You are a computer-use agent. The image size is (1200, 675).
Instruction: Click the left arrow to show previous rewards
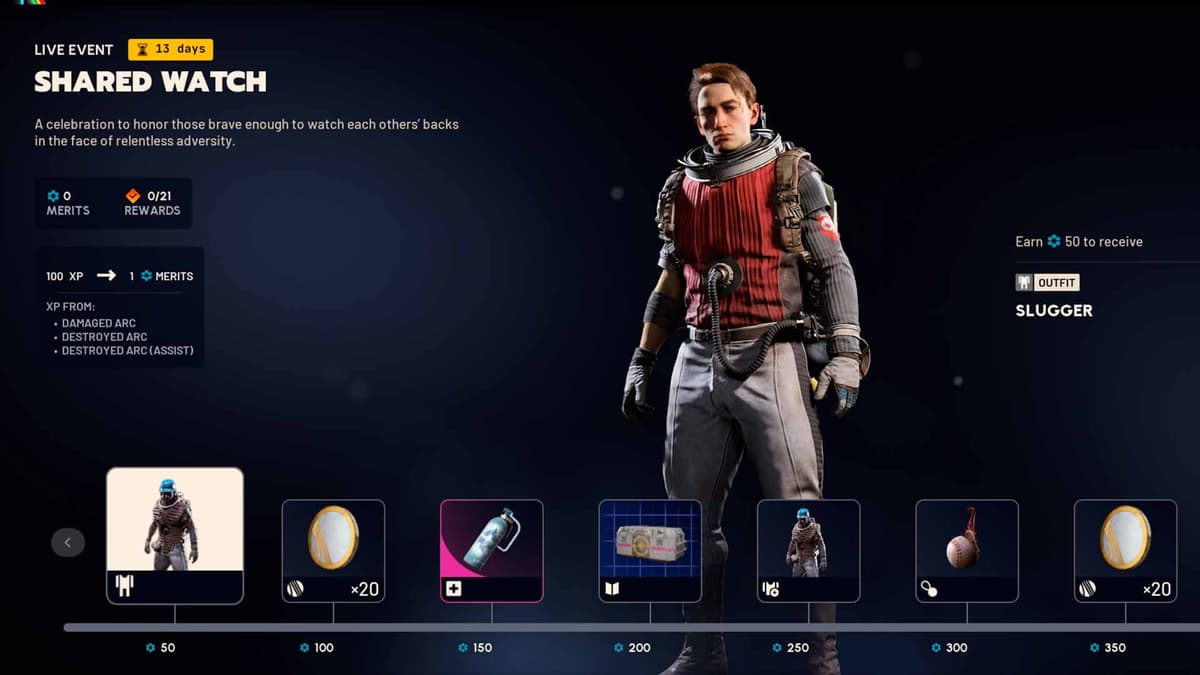pyautogui.click(x=68, y=542)
